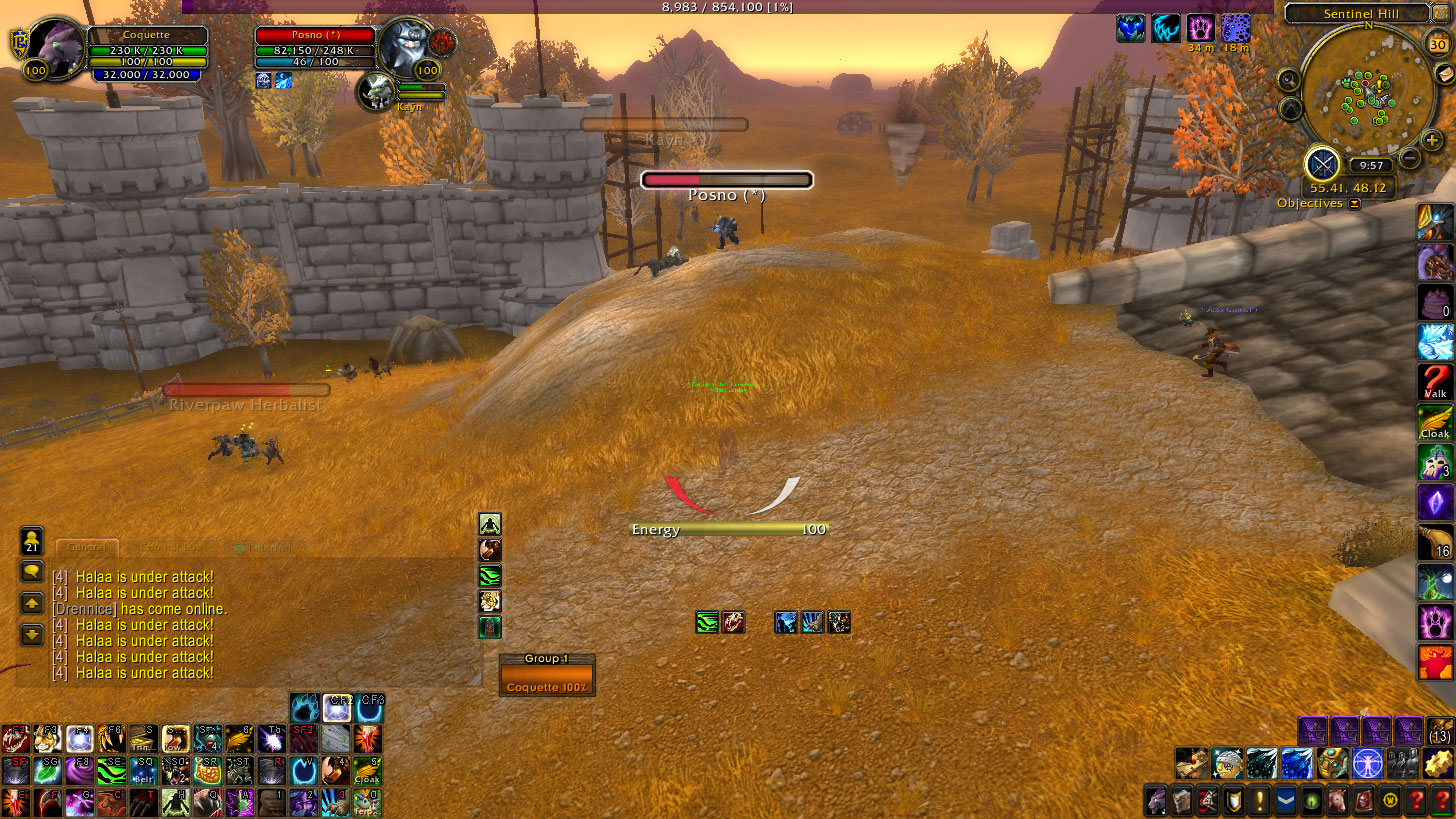Activate the green tiger-stripes action button labeled SE
Screen dimensions: 1456x819
109,771
